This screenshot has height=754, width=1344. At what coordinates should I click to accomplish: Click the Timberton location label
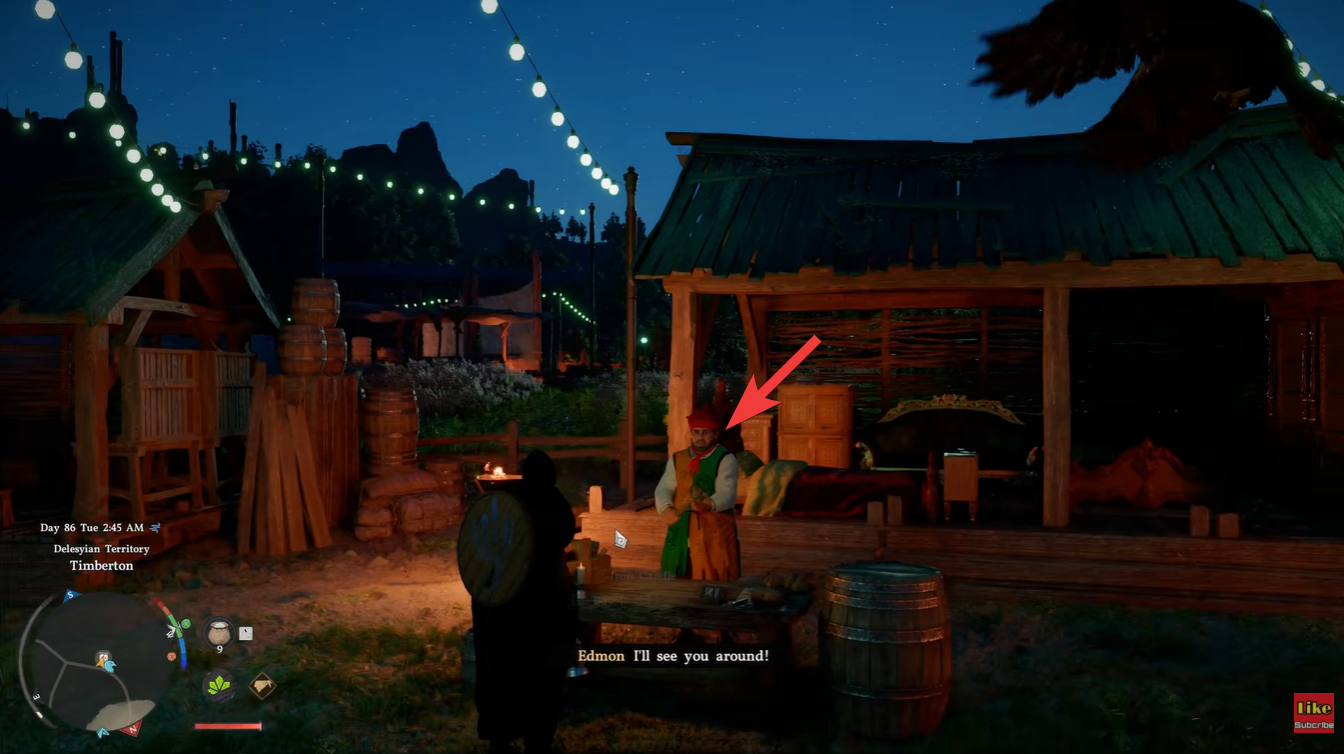[101, 565]
